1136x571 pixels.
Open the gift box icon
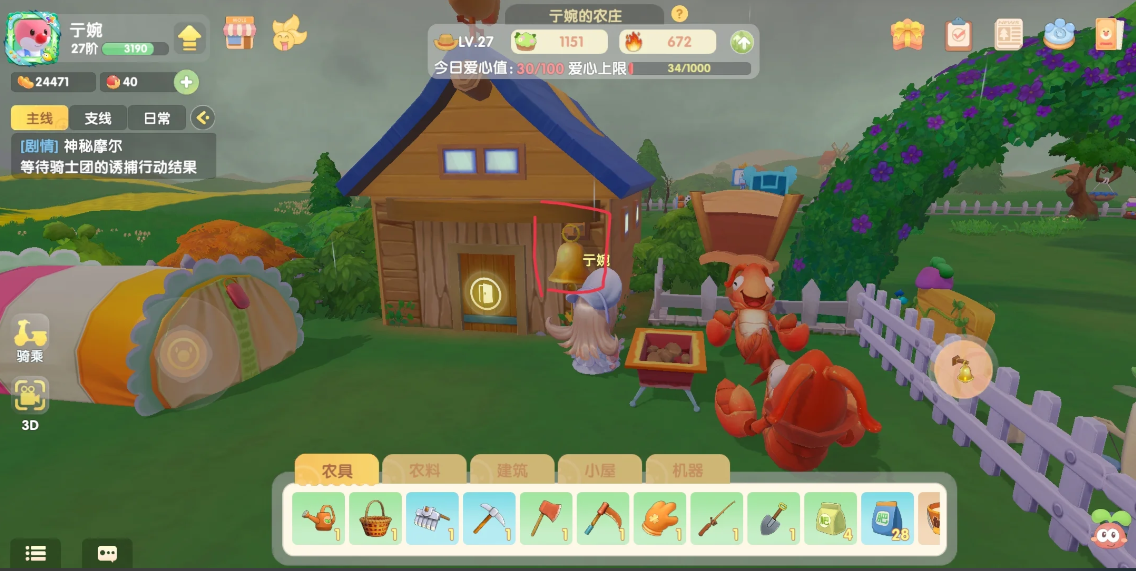(x=908, y=35)
